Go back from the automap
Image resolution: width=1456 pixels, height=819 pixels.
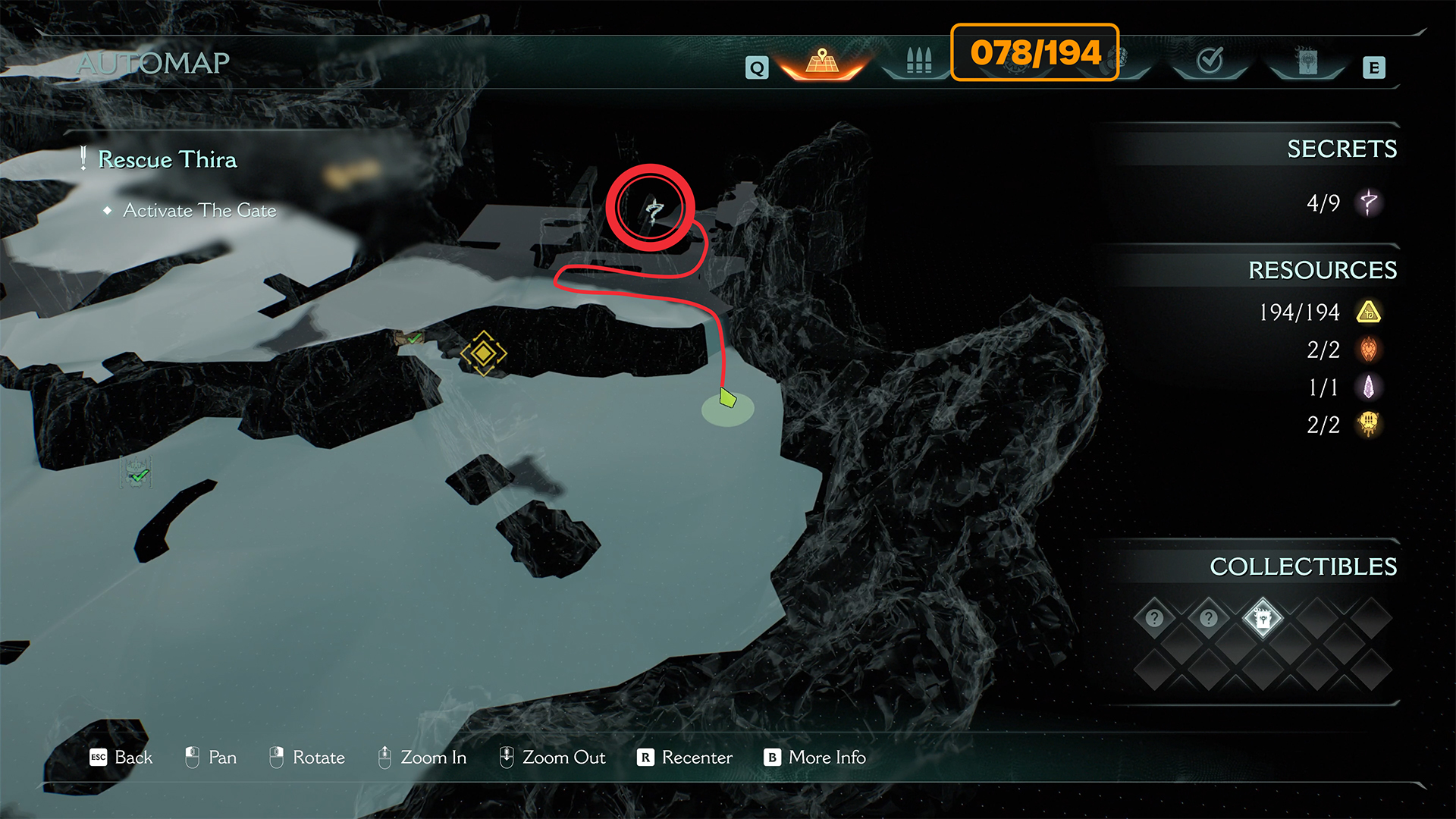click(x=121, y=758)
